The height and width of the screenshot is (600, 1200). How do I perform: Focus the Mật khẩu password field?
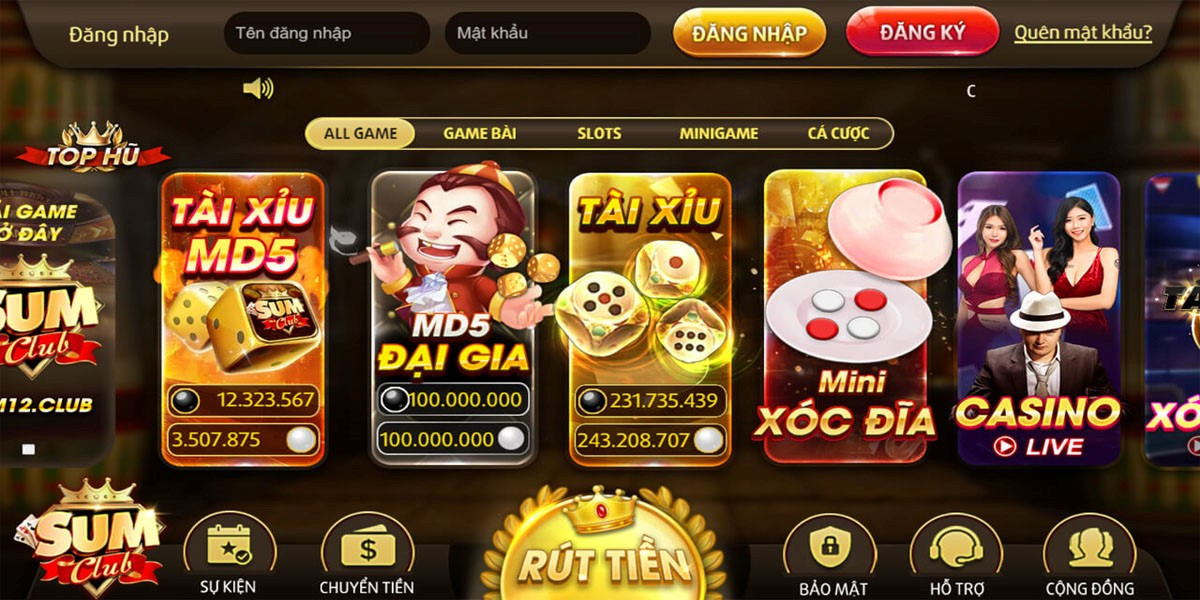547,33
